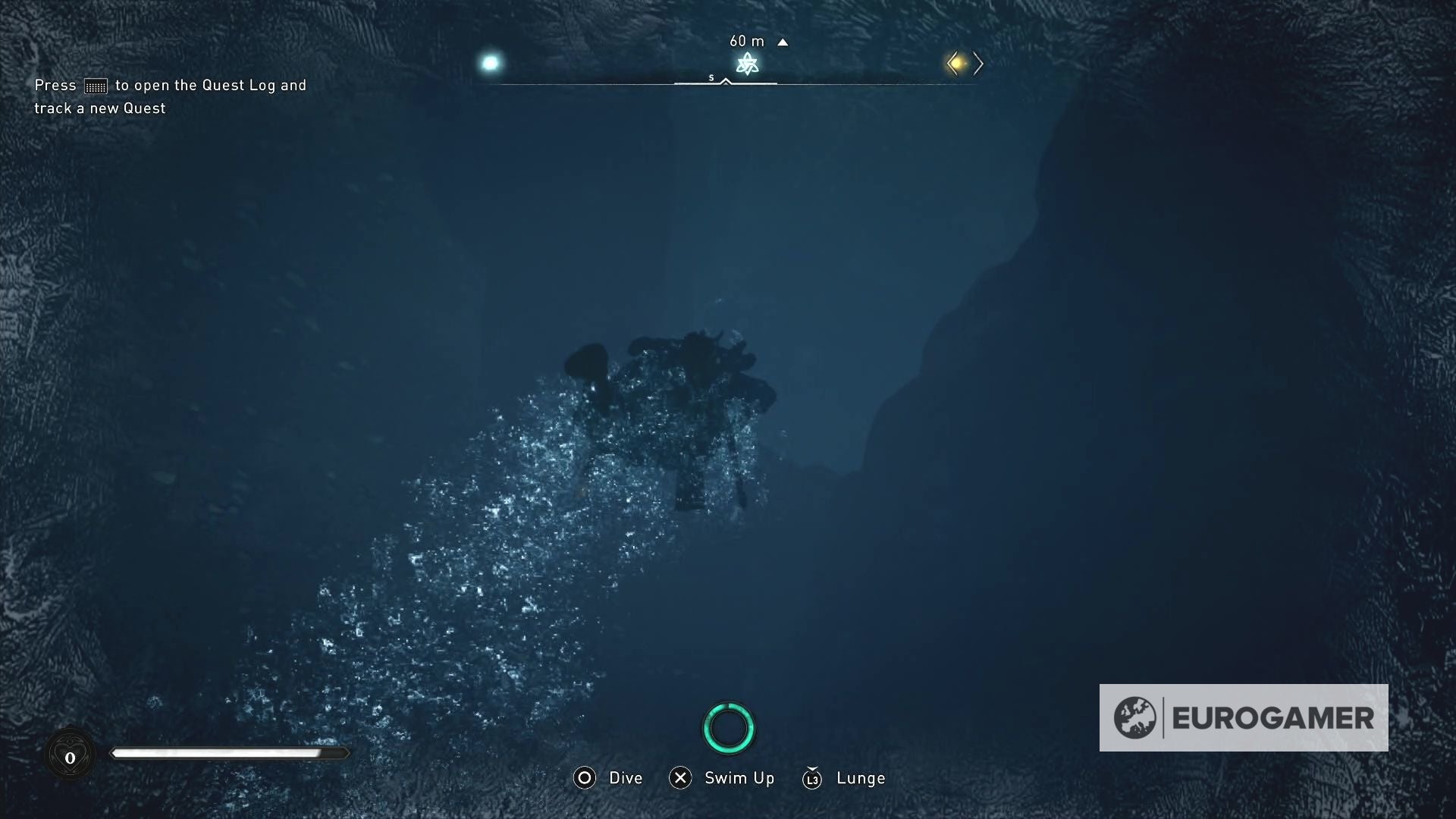Click the Lunge L3 stick icon
This screenshot has height=819, width=1456.
pyautogui.click(x=812, y=778)
